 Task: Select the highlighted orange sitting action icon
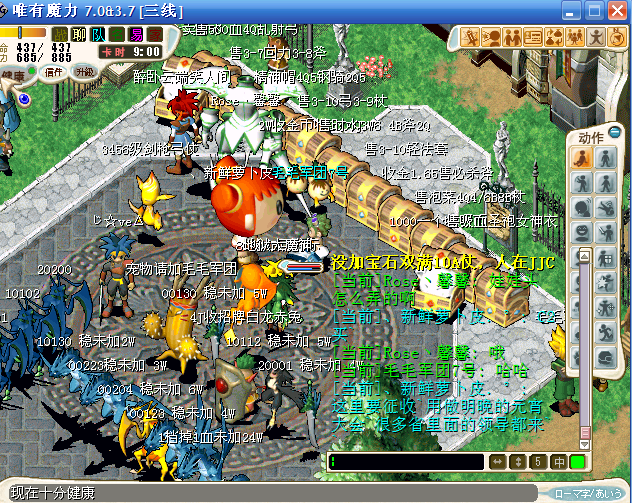(x=582, y=158)
